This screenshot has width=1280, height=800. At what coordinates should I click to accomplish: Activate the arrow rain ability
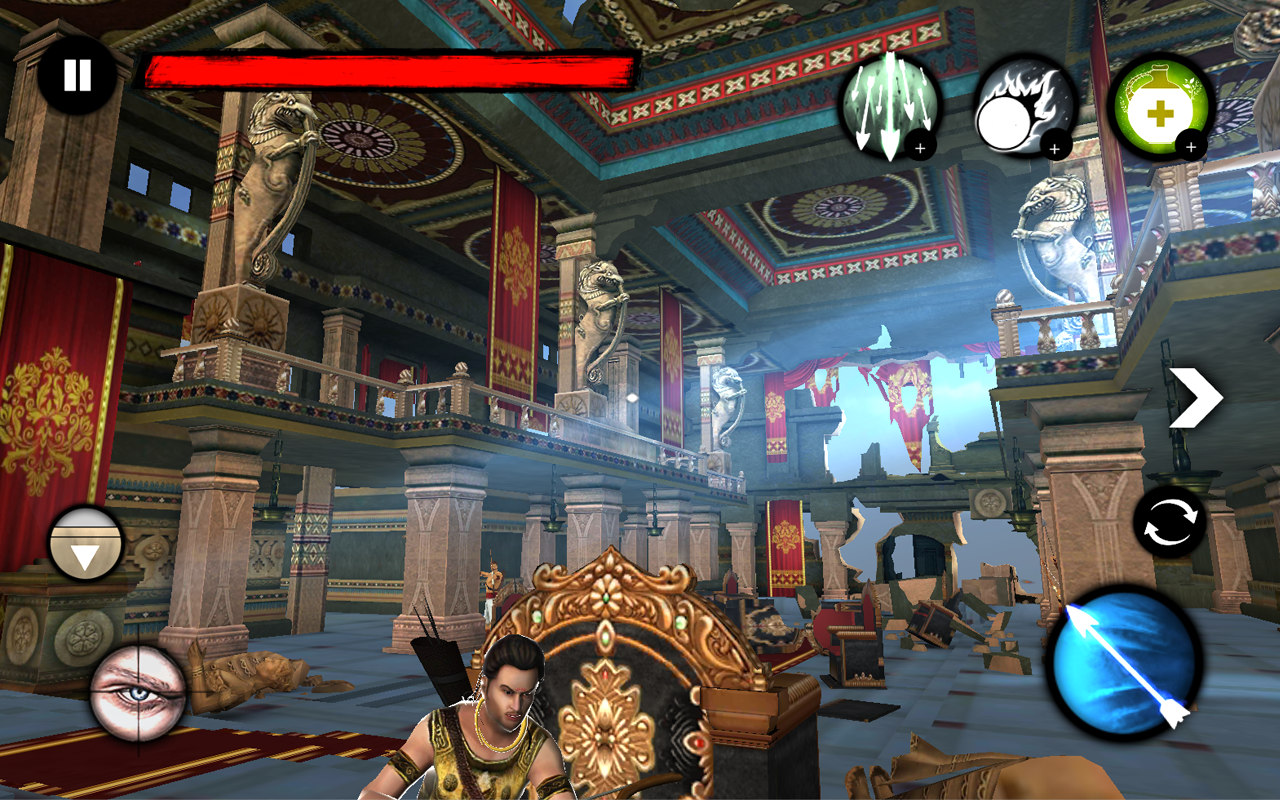coord(885,110)
